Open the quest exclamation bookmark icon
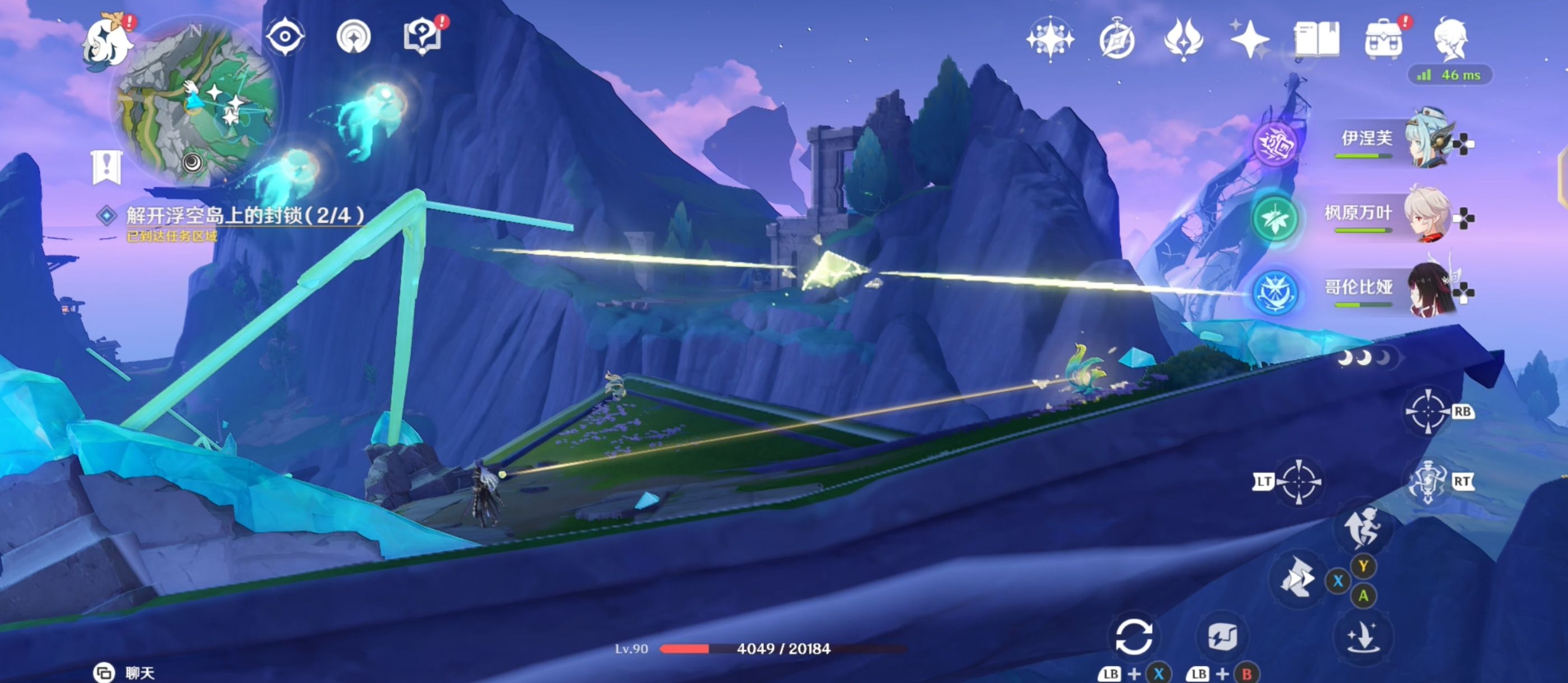This screenshot has width=1568, height=683. pos(107,166)
